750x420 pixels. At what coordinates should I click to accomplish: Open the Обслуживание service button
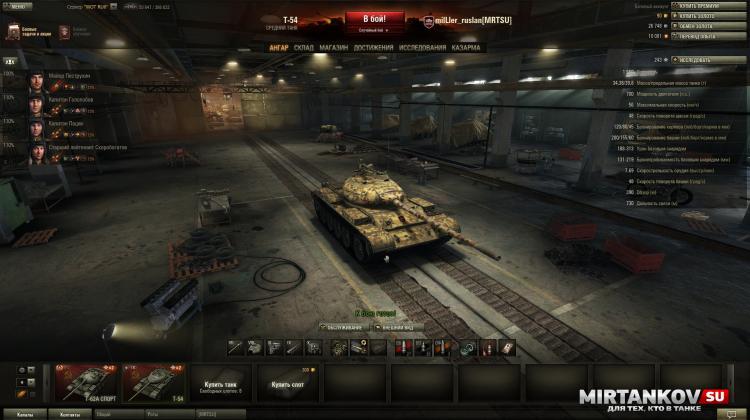(343, 327)
